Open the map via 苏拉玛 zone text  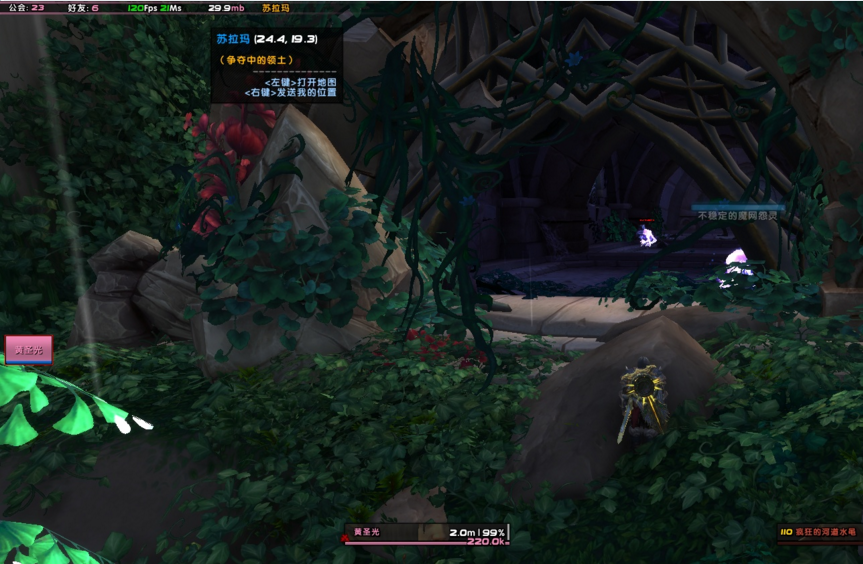[x=276, y=7]
